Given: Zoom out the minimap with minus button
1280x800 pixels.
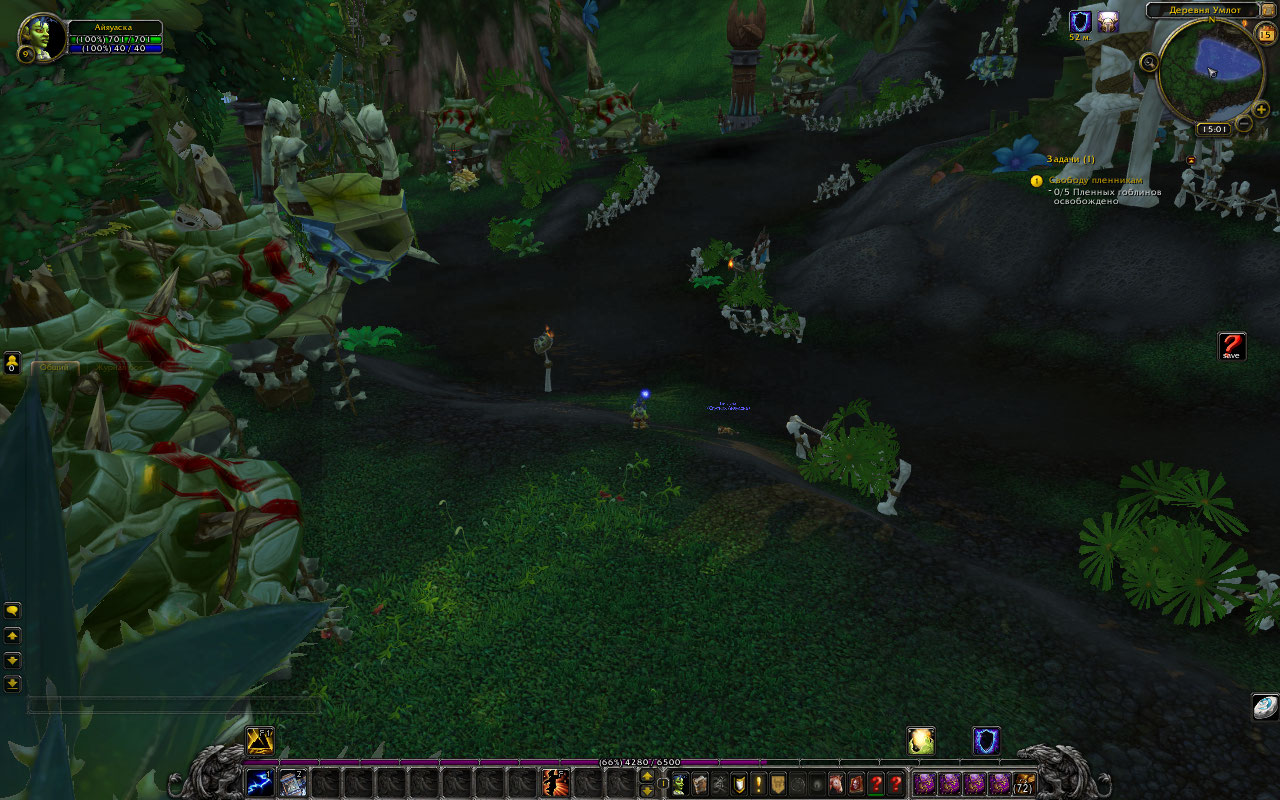Looking at the screenshot, I should [1243, 124].
